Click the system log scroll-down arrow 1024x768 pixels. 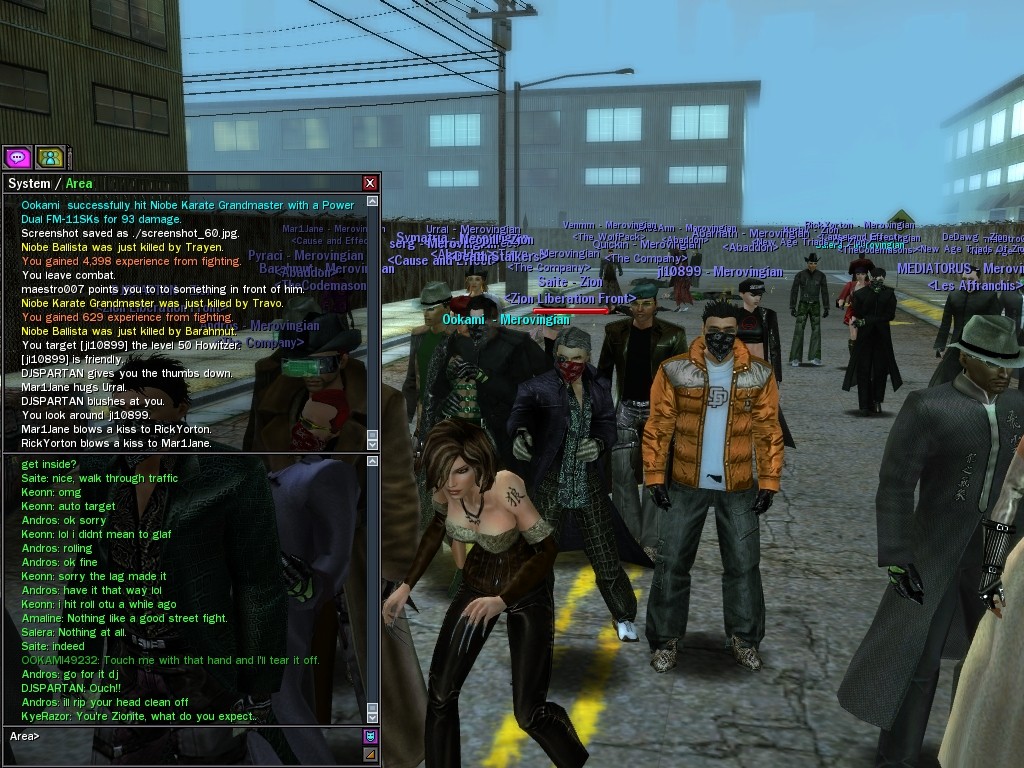tap(373, 444)
